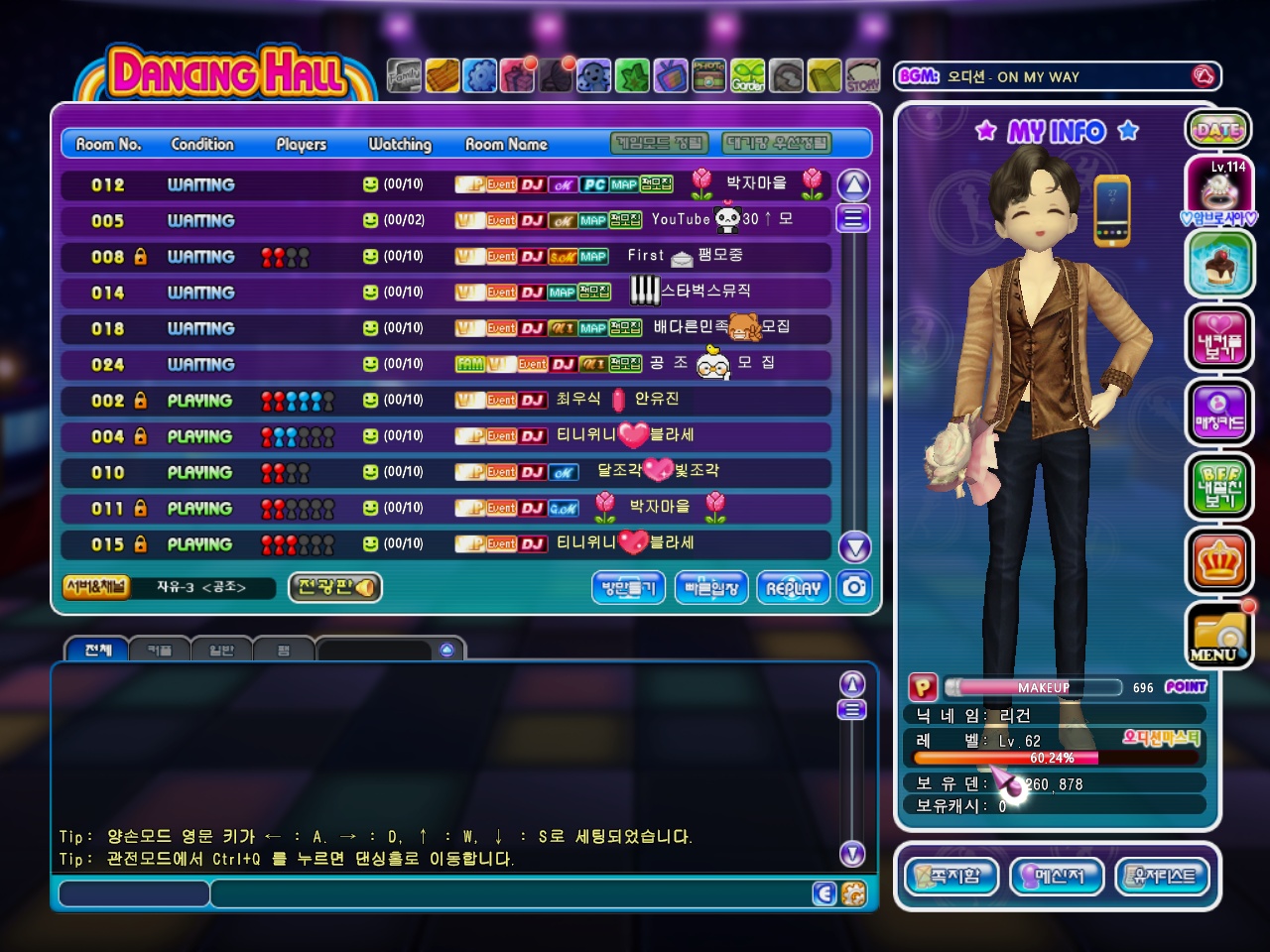Viewport: 1270px width, 952px height.
Task: Open the Family icon in top toolbar
Action: [x=404, y=75]
